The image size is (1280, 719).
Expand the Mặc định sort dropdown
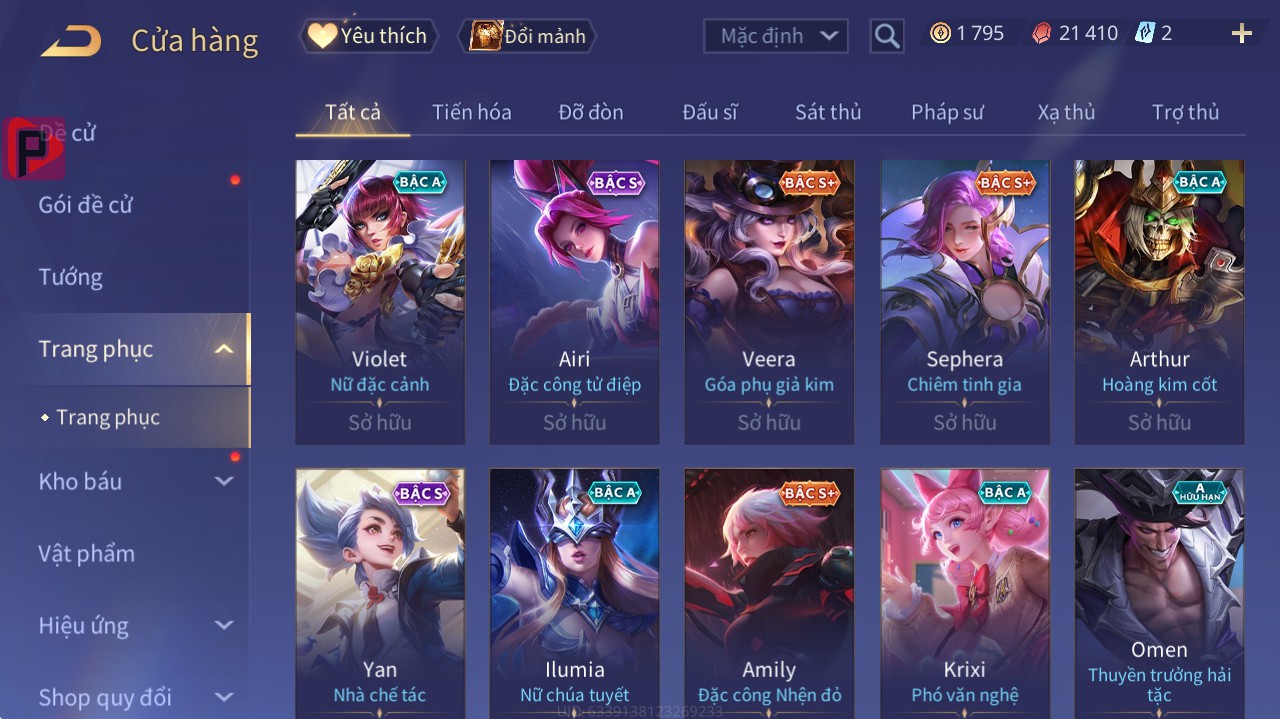click(x=776, y=36)
